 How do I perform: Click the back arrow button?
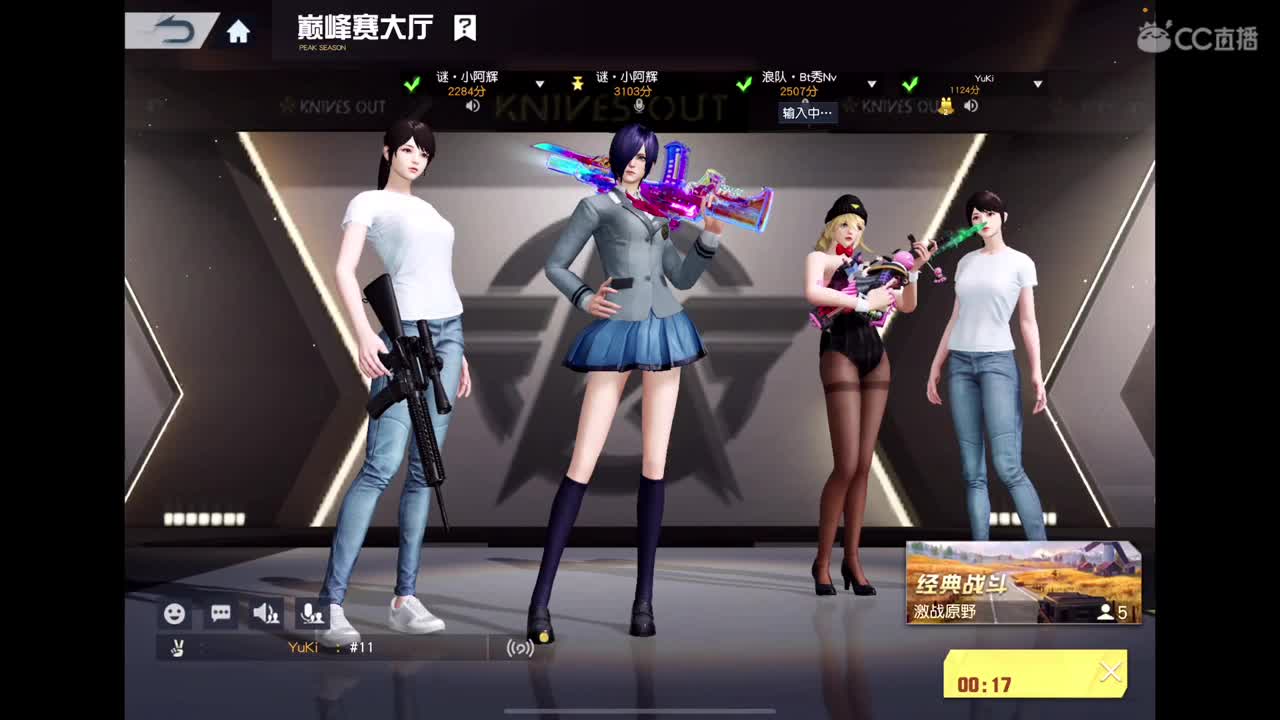pos(172,29)
